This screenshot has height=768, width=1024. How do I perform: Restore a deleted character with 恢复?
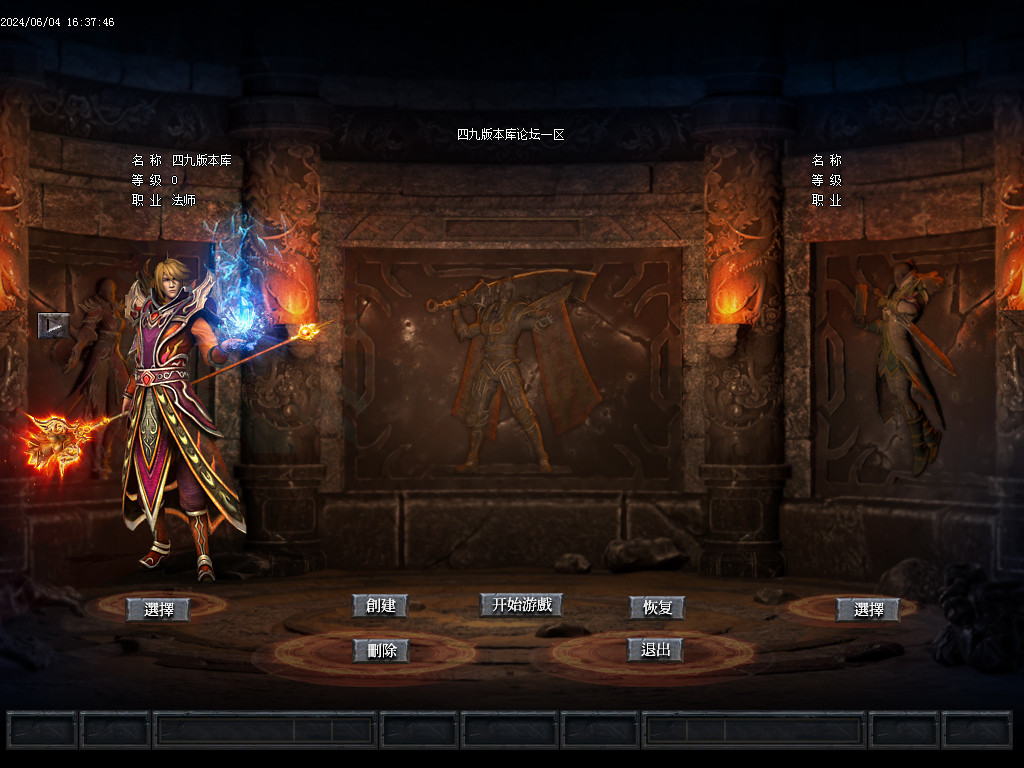(x=656, y=607)
